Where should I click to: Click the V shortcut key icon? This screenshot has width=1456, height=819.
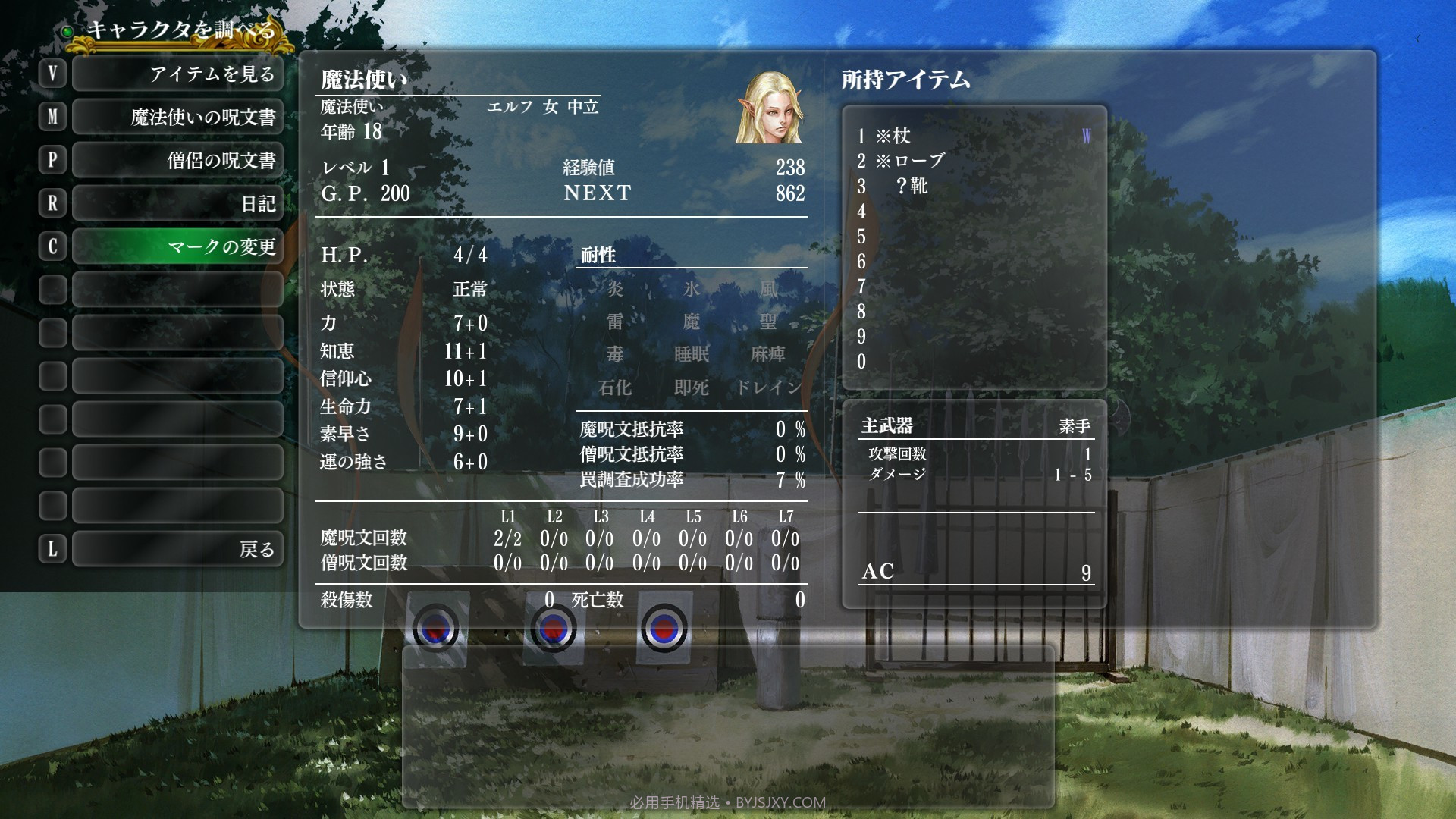pos(52,74)
